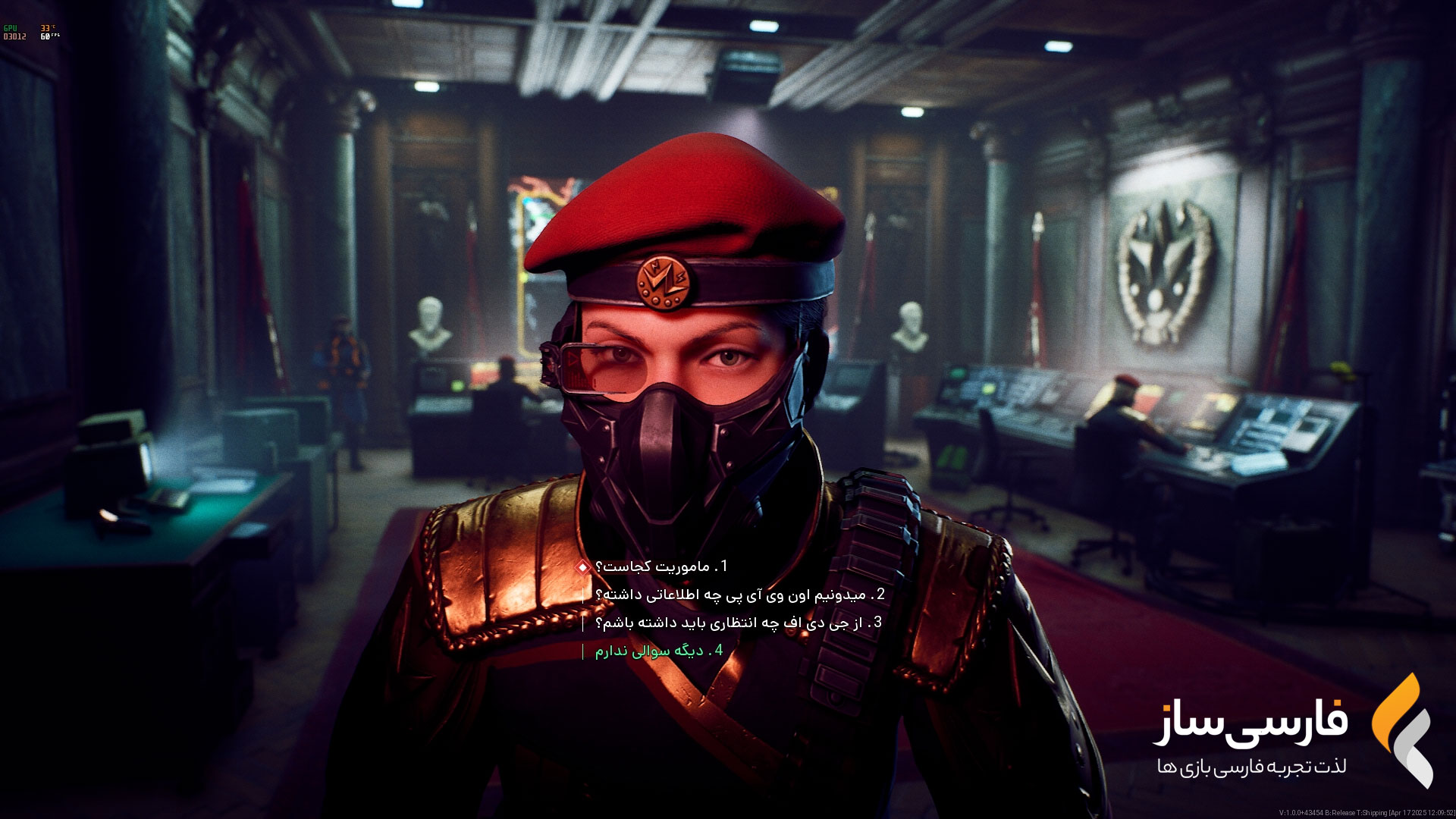Choose dialogue option 1 'ماموریت کجاست؟'
Image resolution: width=1456 pixels, height=819 pixels.
click(661, 566)
